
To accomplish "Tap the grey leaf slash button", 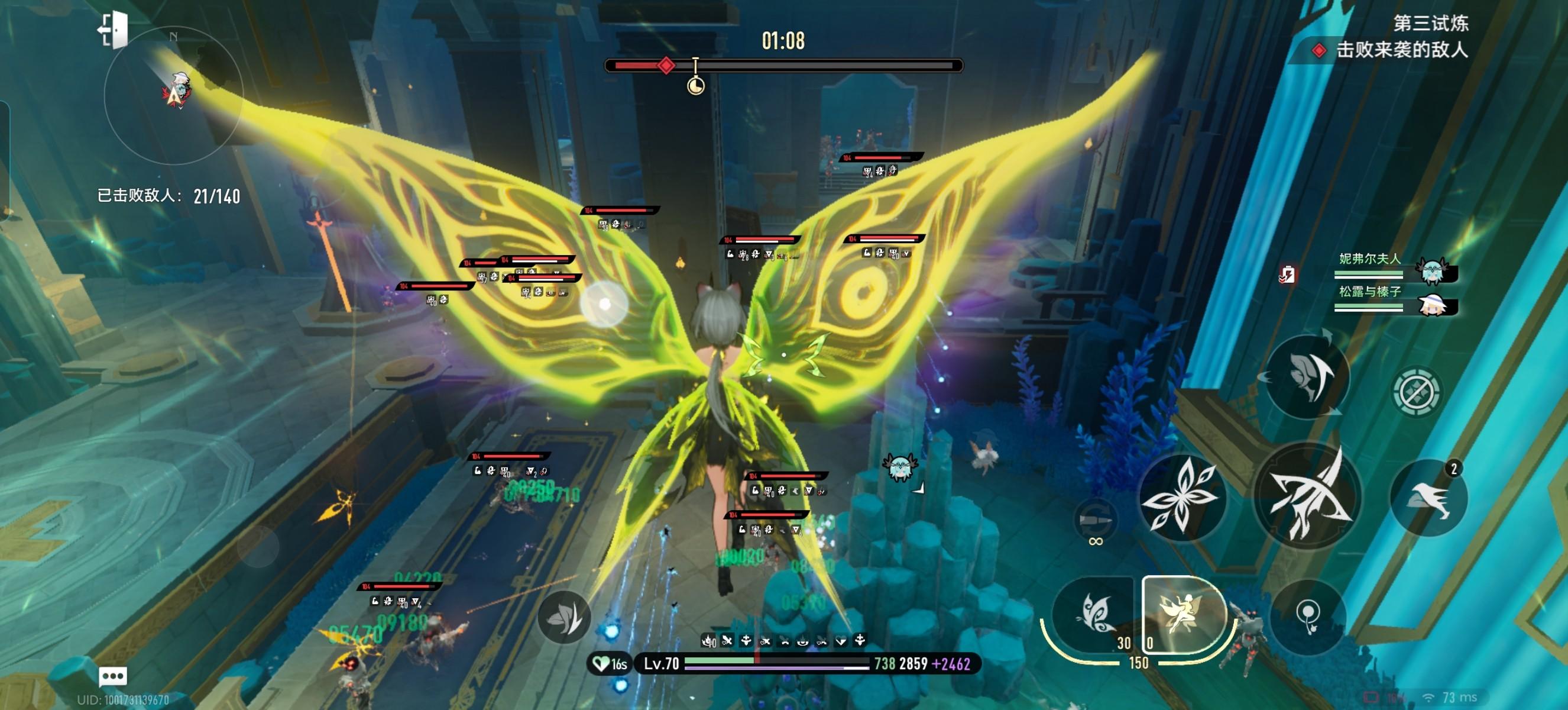I will 564,618.
